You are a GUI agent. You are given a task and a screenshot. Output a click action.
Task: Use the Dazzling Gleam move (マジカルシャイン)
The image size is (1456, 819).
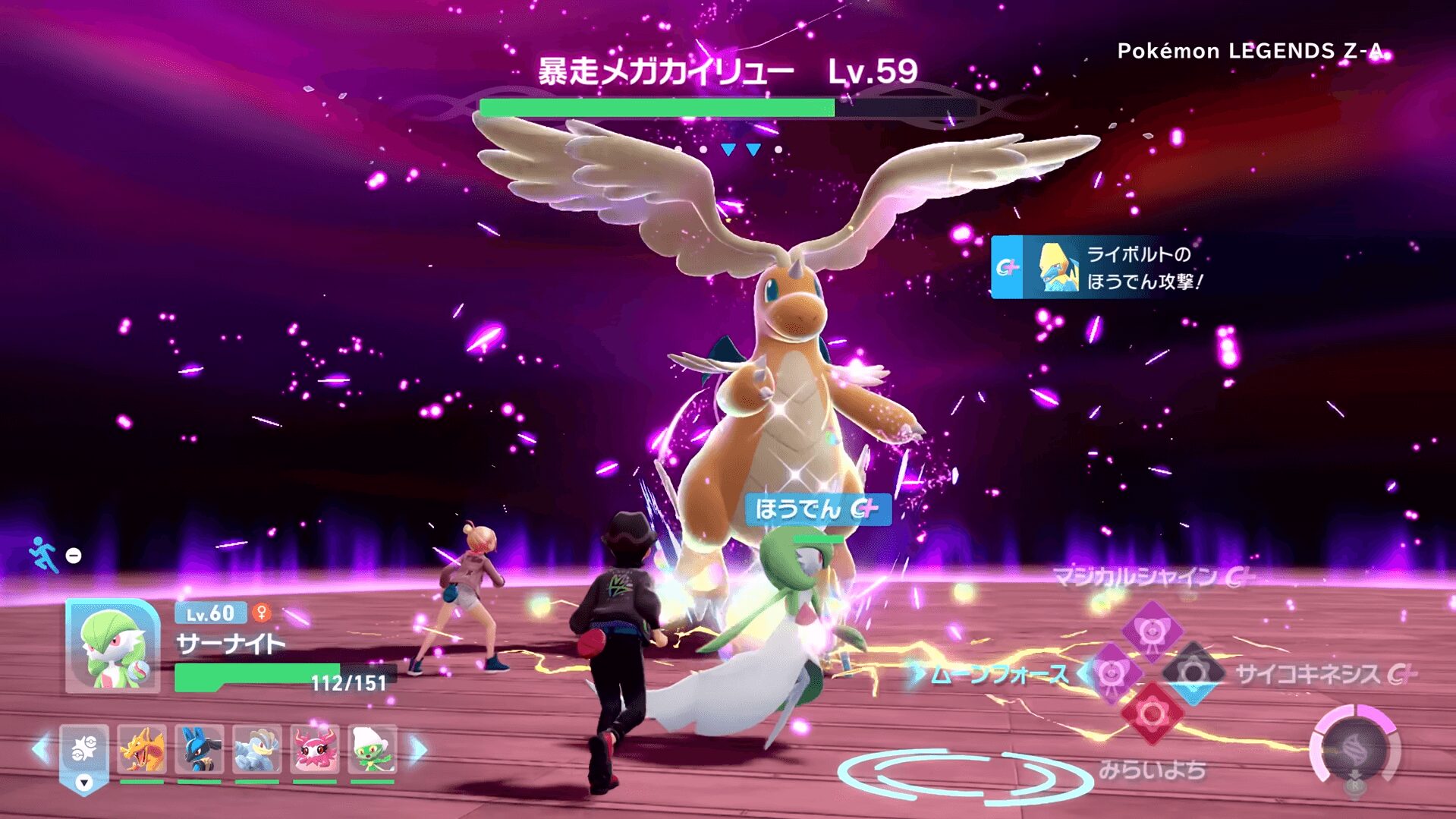(1152, 629)
